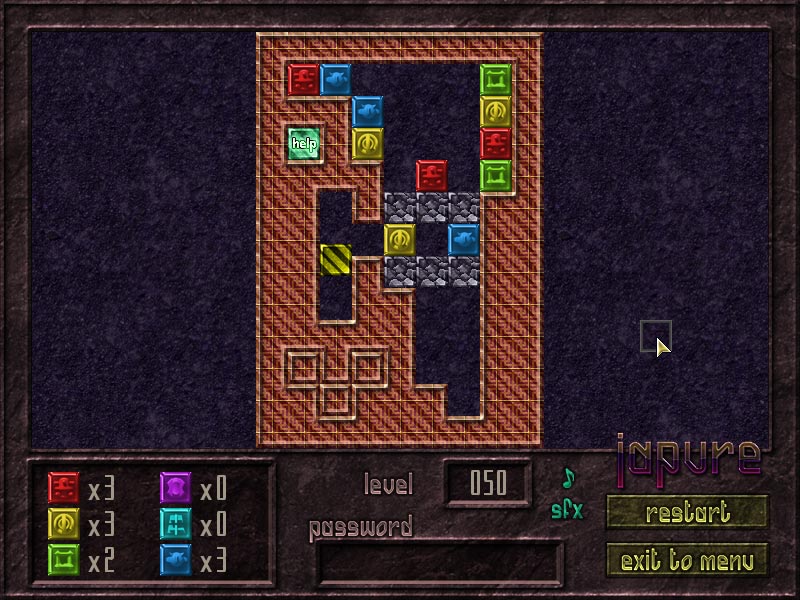Choose the yellow block between the stone rows

pyautogui.click(x=400, y=239)
